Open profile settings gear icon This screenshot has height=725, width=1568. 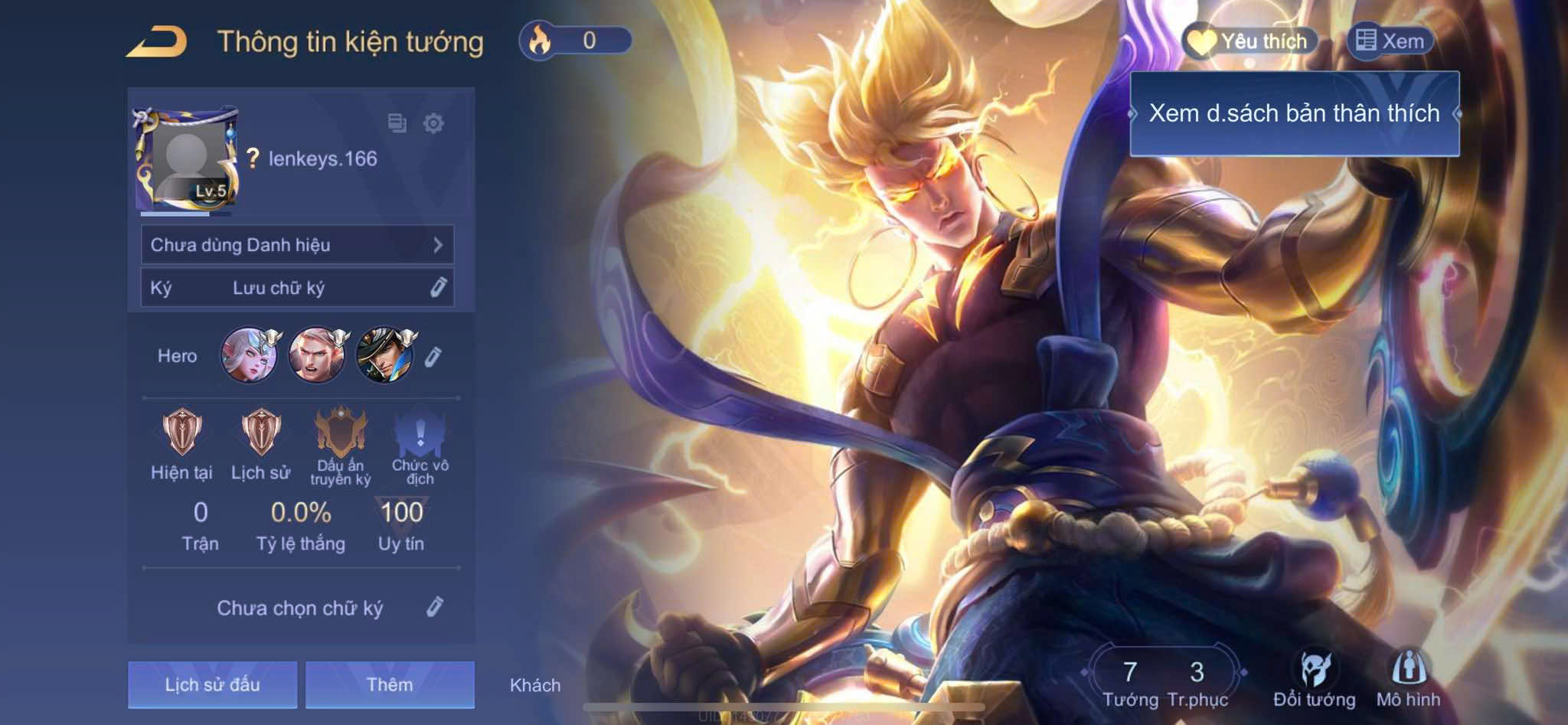(433, 123)
